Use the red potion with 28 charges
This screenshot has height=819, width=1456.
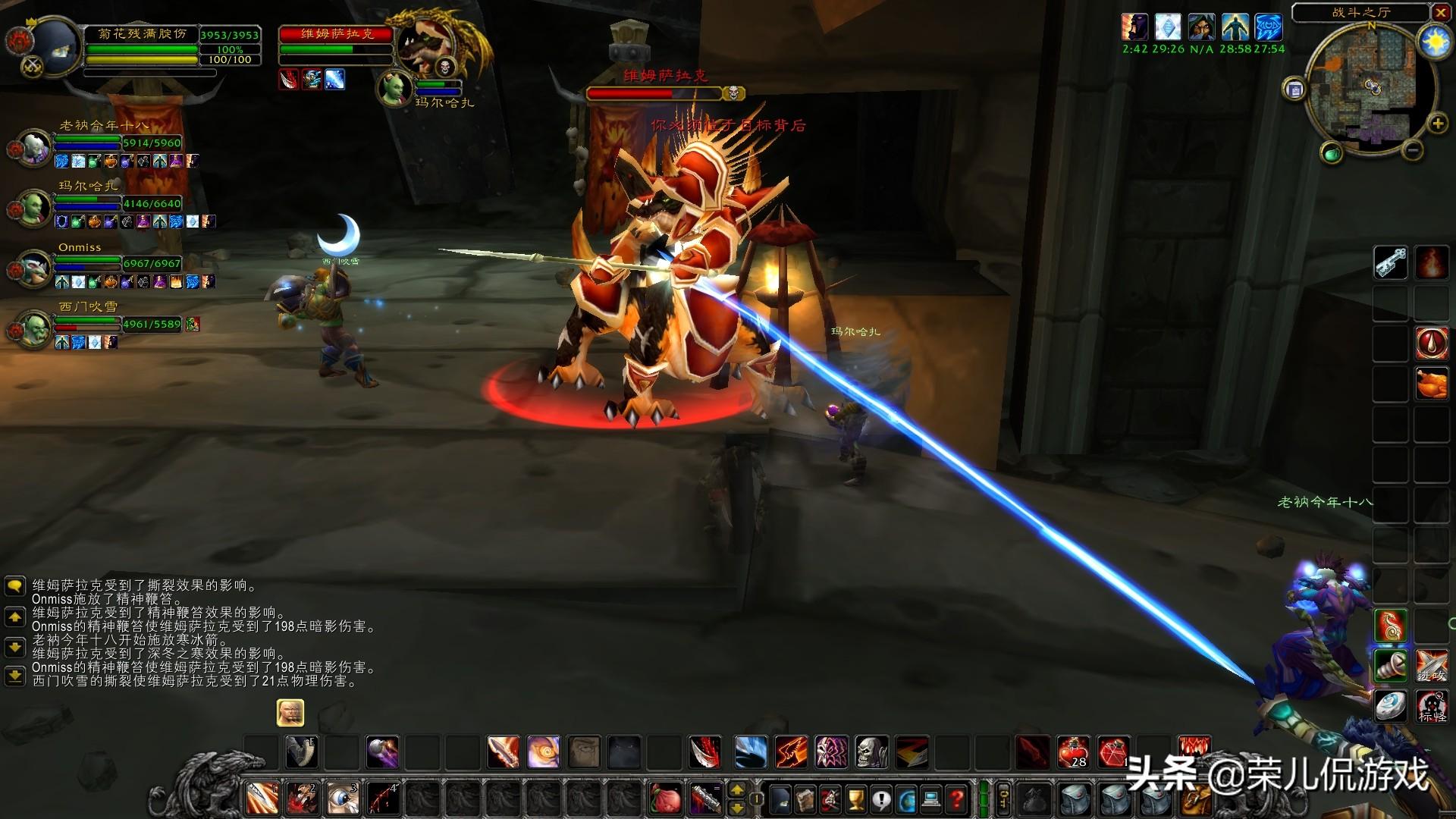pyautogui.click(x=1073, y=752)
